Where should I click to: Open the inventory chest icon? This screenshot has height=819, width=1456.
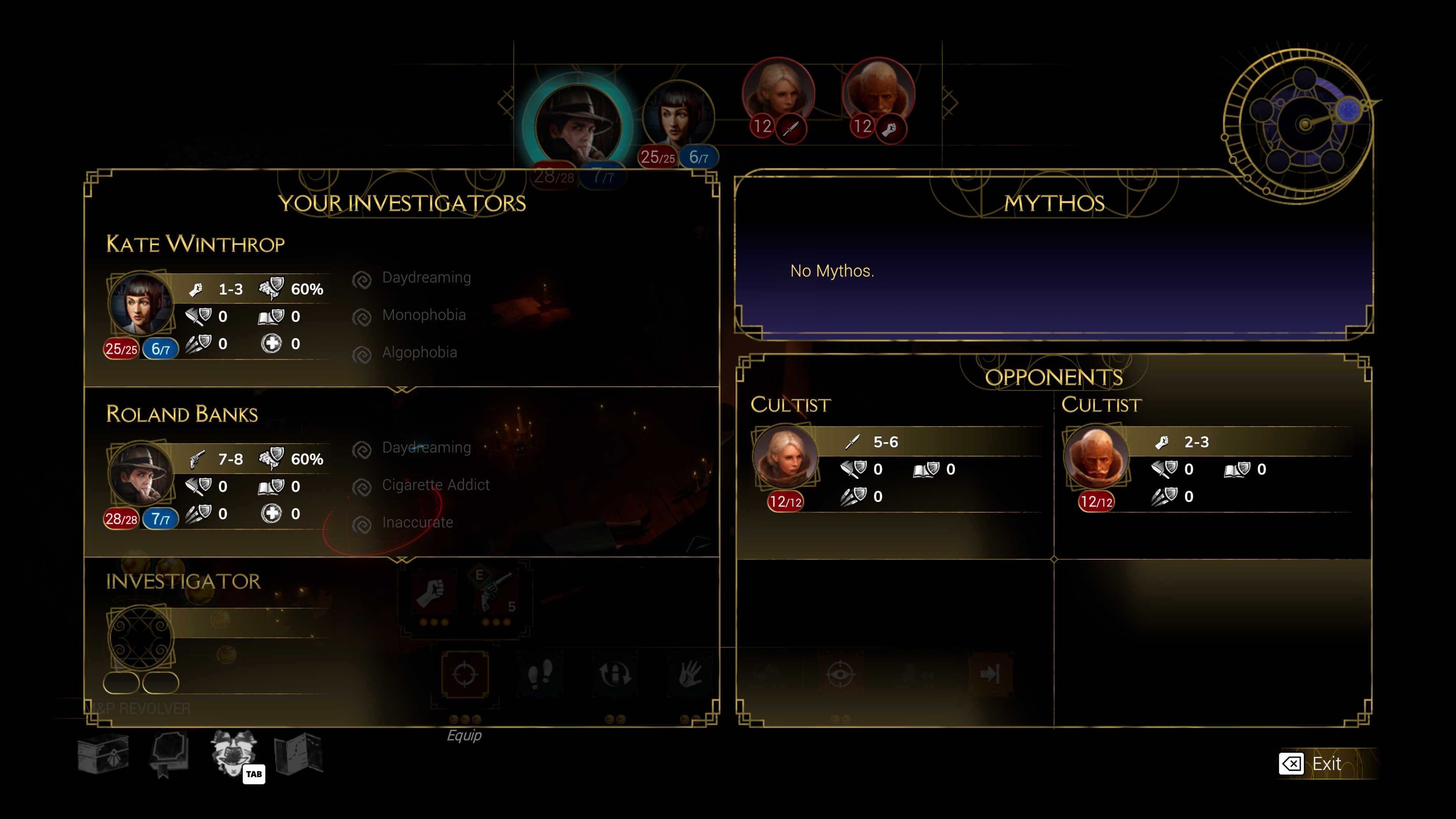[x=103, y=754]
